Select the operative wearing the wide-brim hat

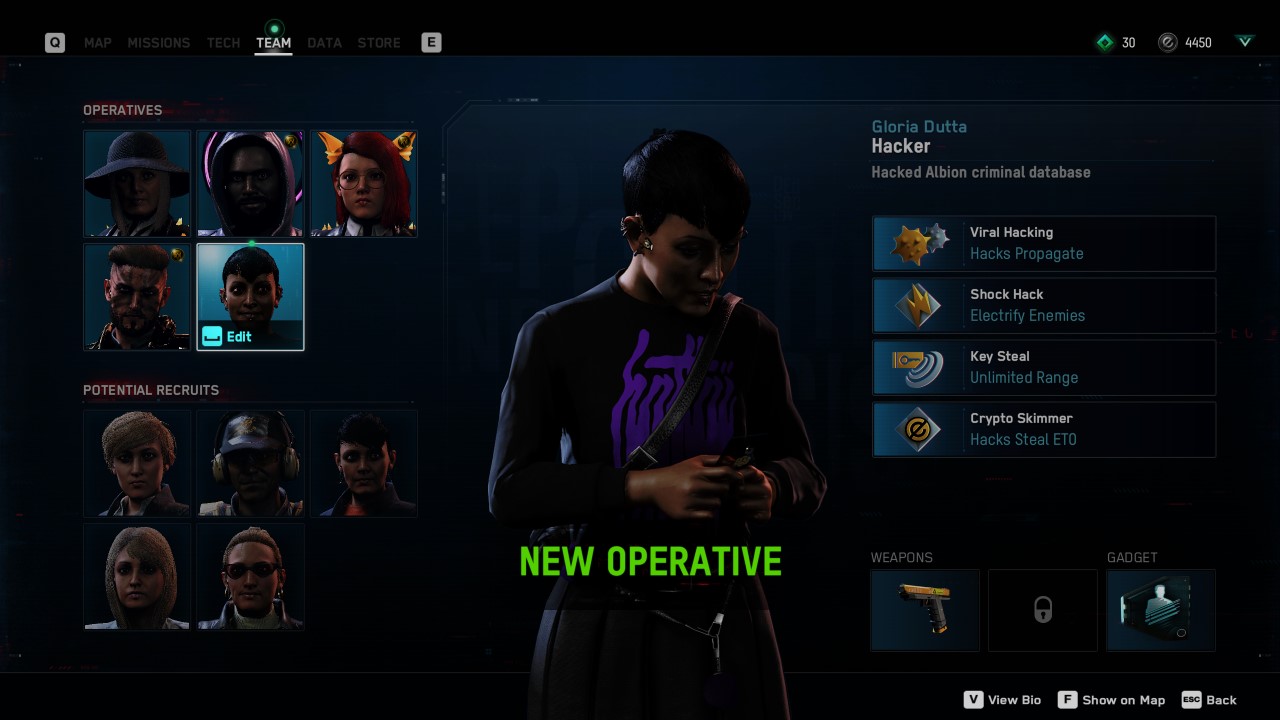point(137,183)
